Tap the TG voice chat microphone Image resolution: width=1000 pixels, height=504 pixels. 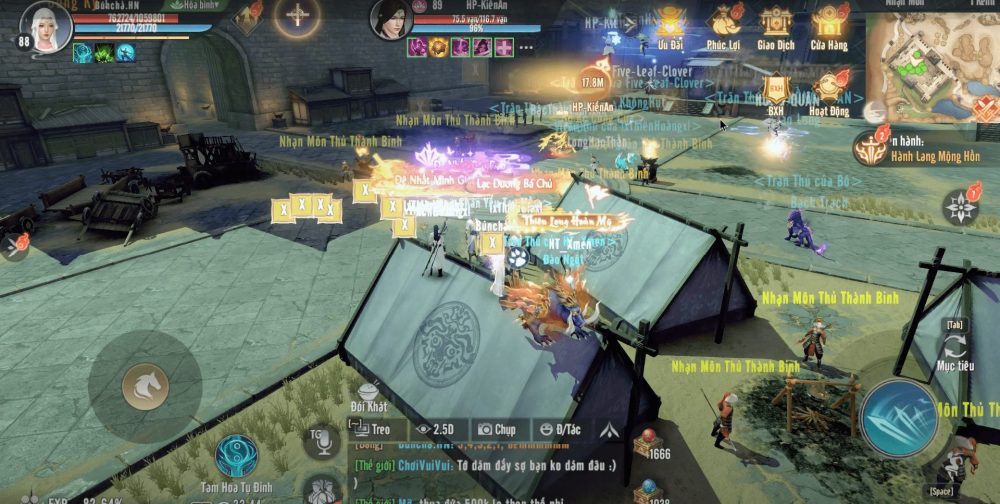pos(322,441)
